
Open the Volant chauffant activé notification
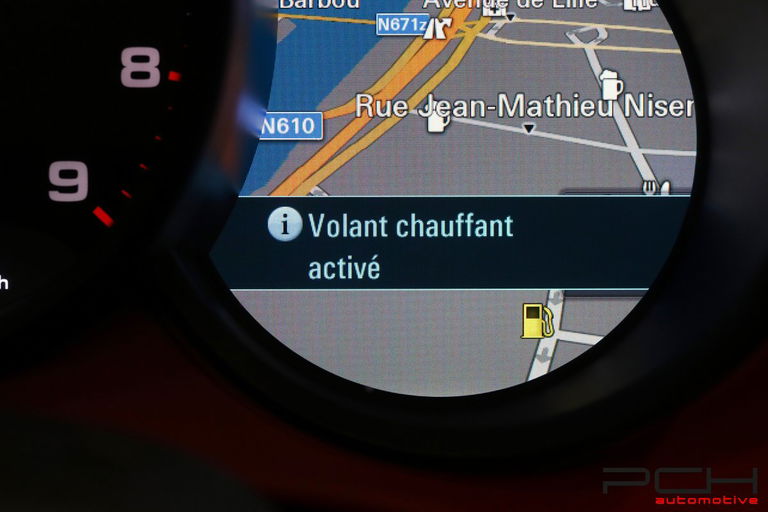410,245
